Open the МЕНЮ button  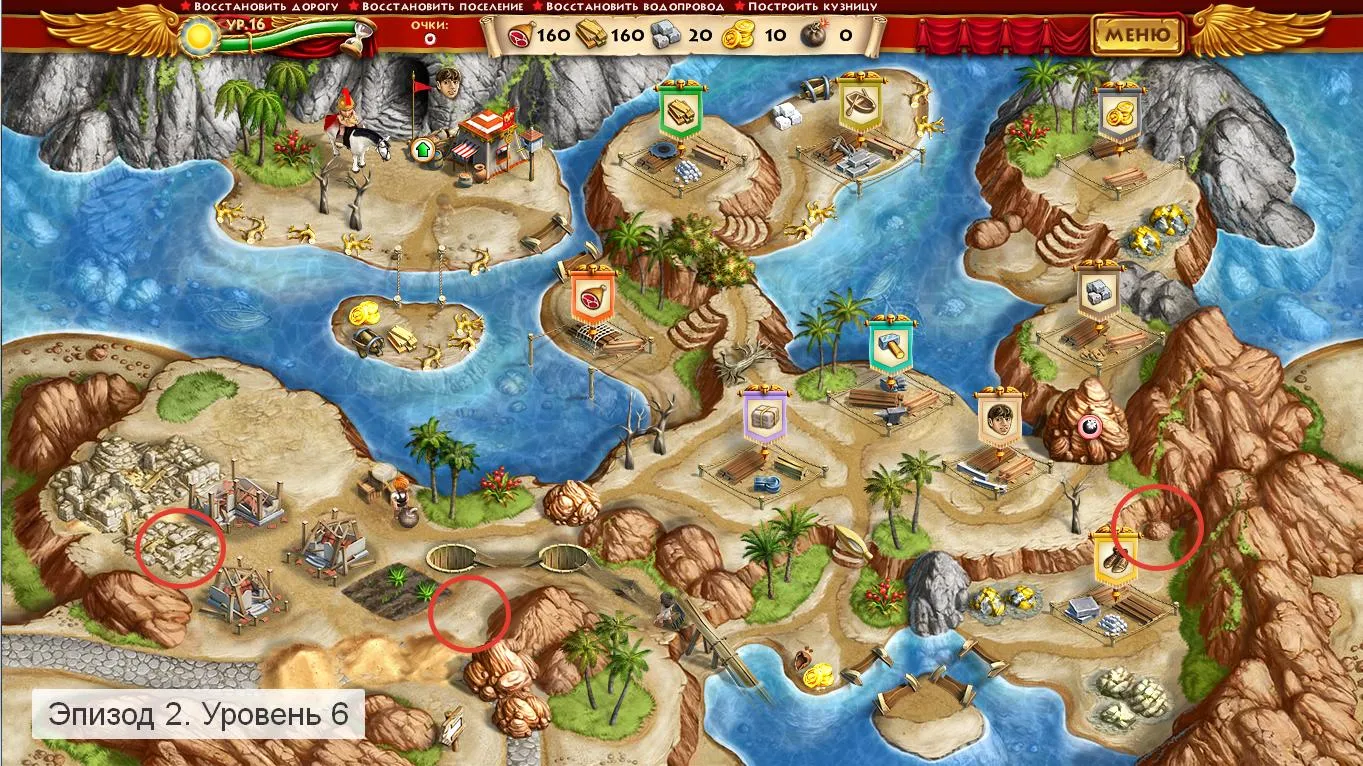[1137, 35]
